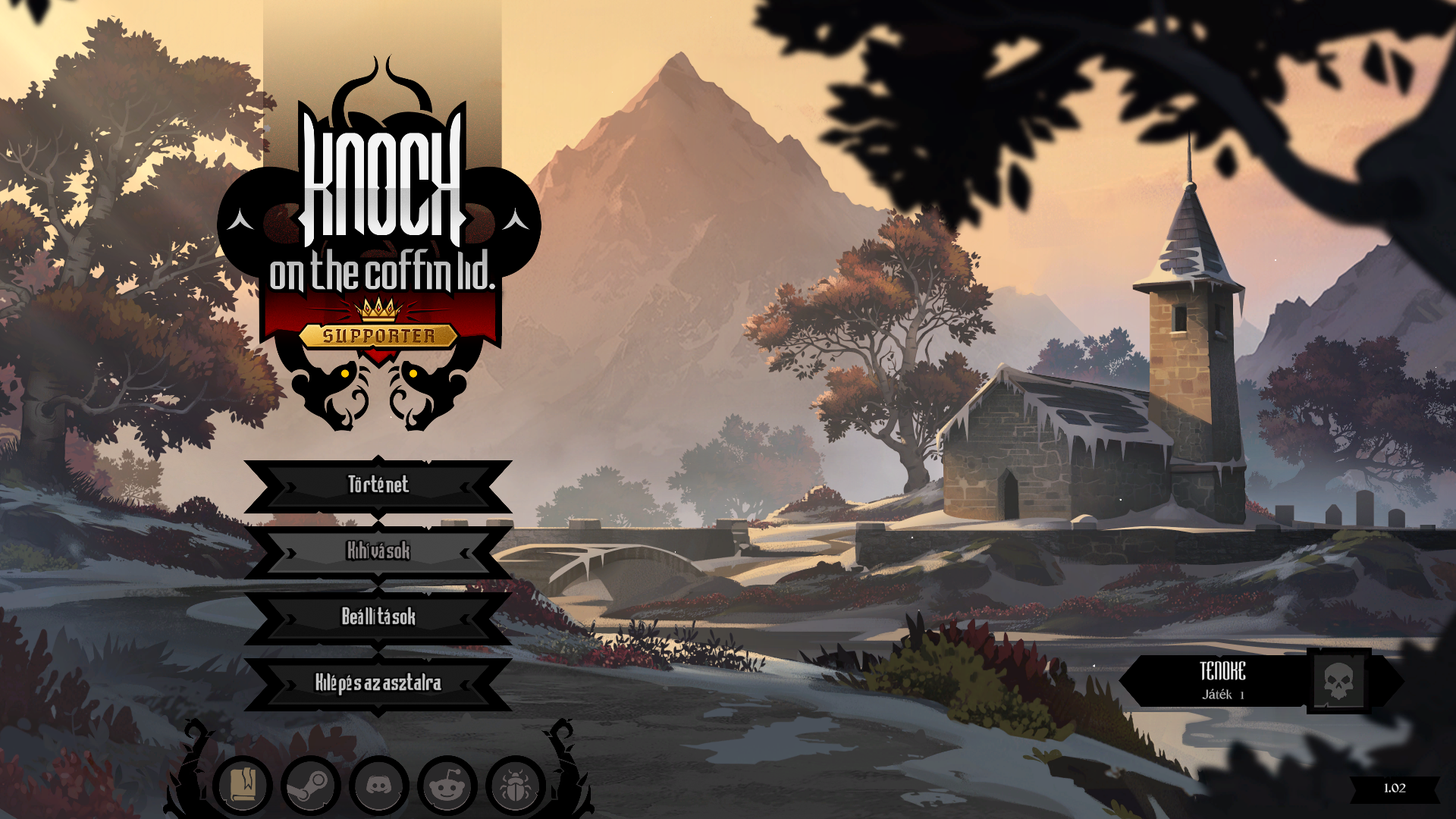
Task: Open the Reddit community link
Action: pyautogui.click(x=447, y=785)
